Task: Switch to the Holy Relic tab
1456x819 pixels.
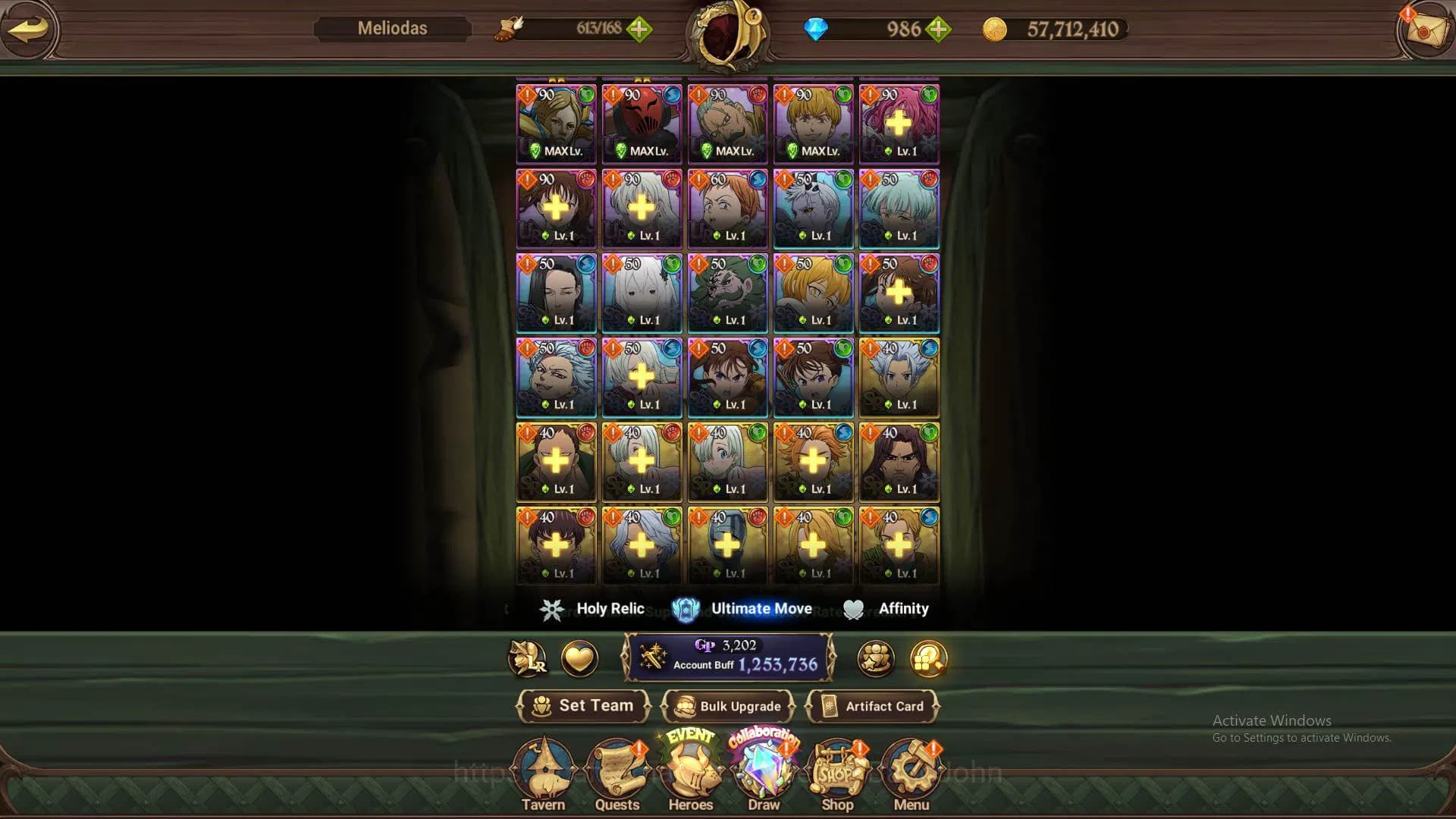Action: click(x=593, y=609)
